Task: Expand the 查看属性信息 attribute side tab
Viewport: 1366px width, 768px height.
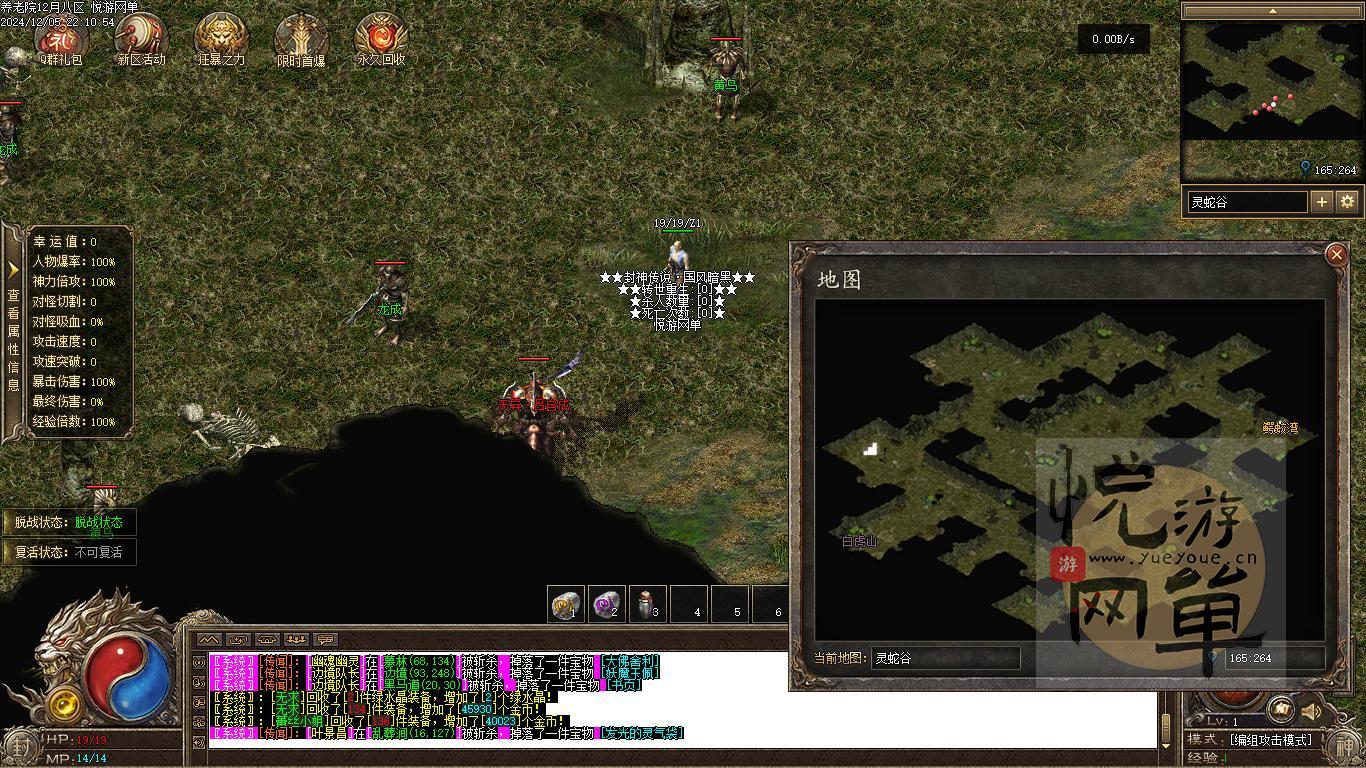Action: tap(13, 330)
